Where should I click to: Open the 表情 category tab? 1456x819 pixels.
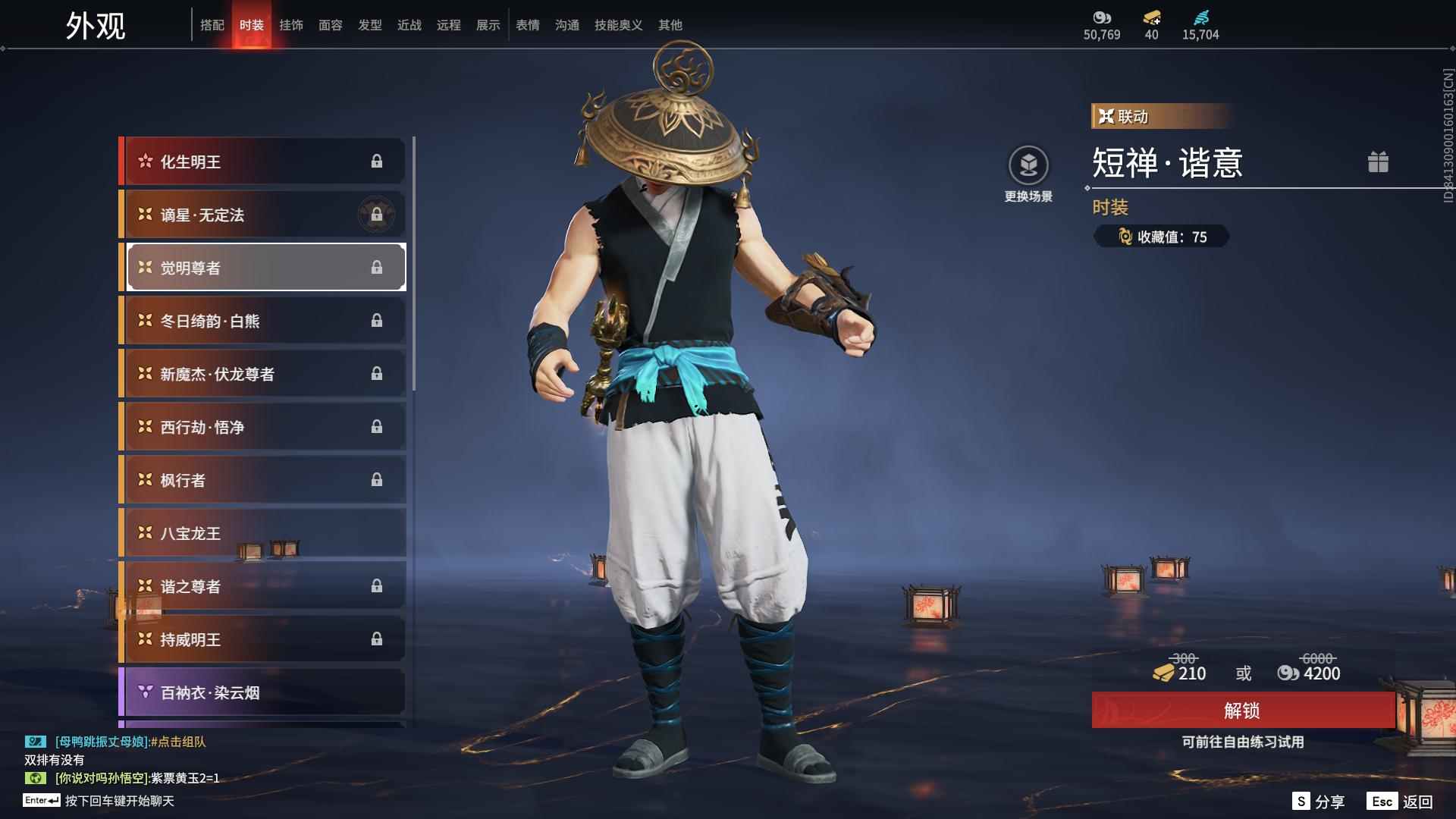point(527,25)
